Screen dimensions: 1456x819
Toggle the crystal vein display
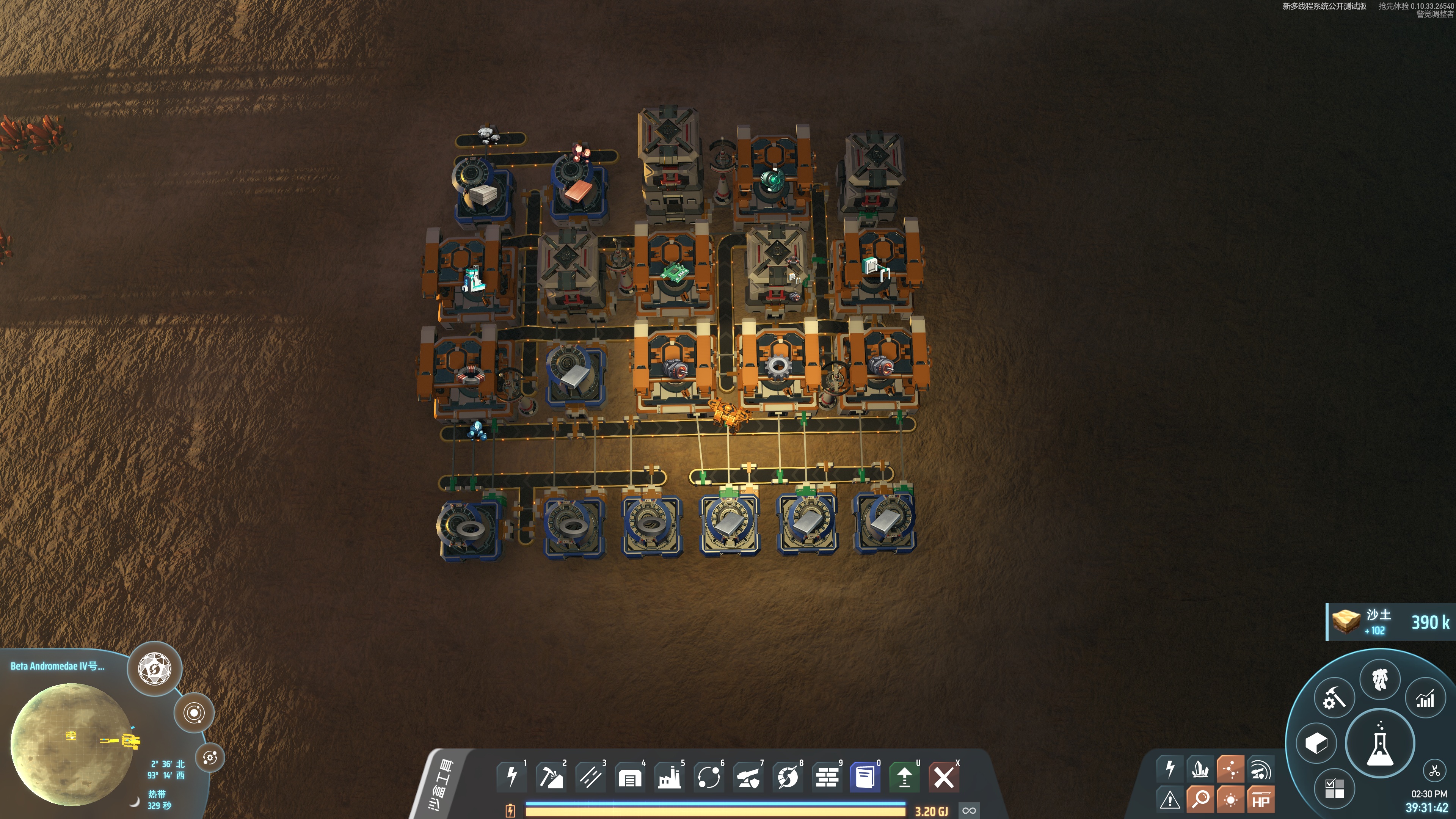(x=1200, y=769)
